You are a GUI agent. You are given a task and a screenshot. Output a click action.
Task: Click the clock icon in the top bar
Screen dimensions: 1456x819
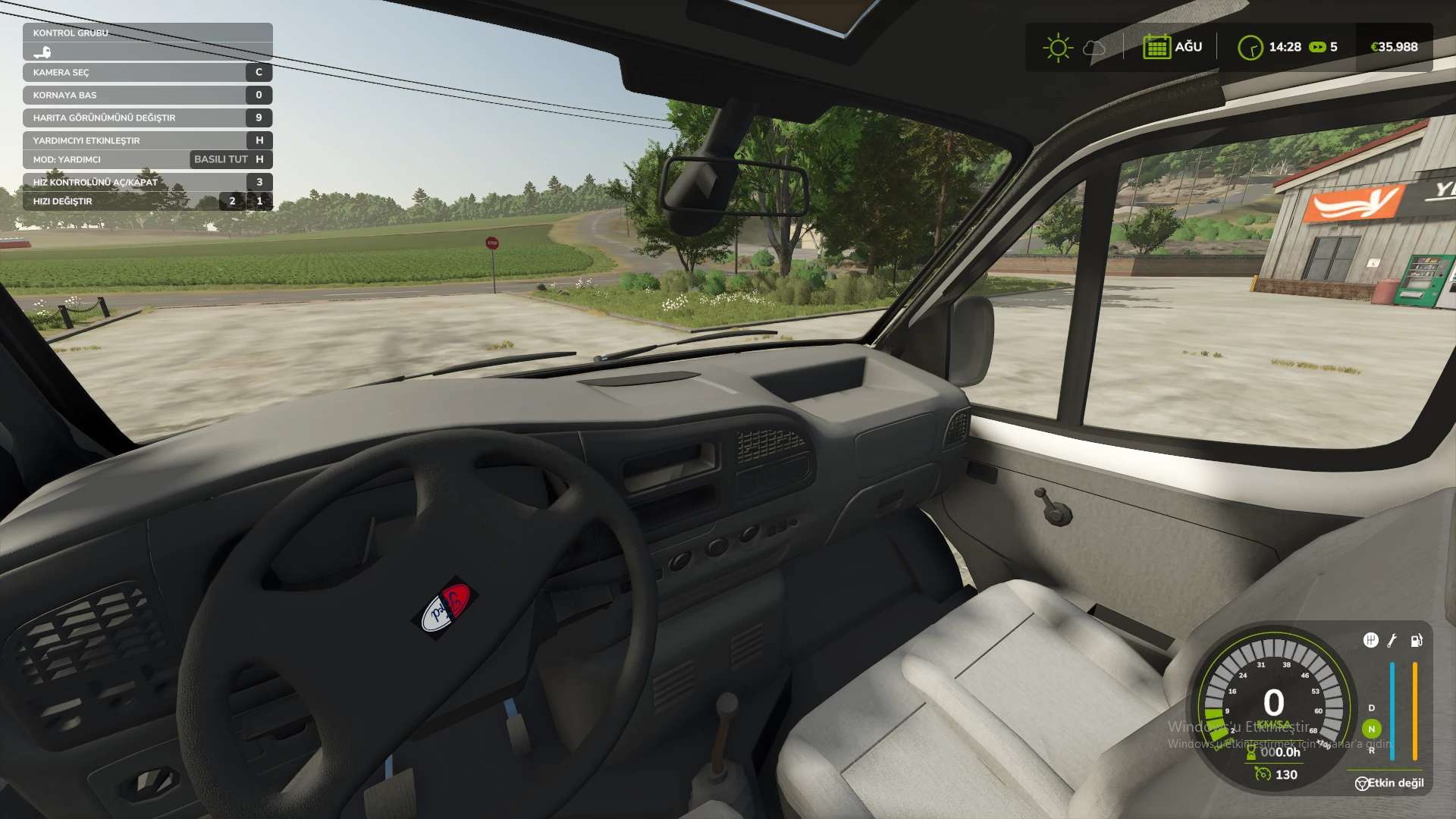coord(1250,48)
